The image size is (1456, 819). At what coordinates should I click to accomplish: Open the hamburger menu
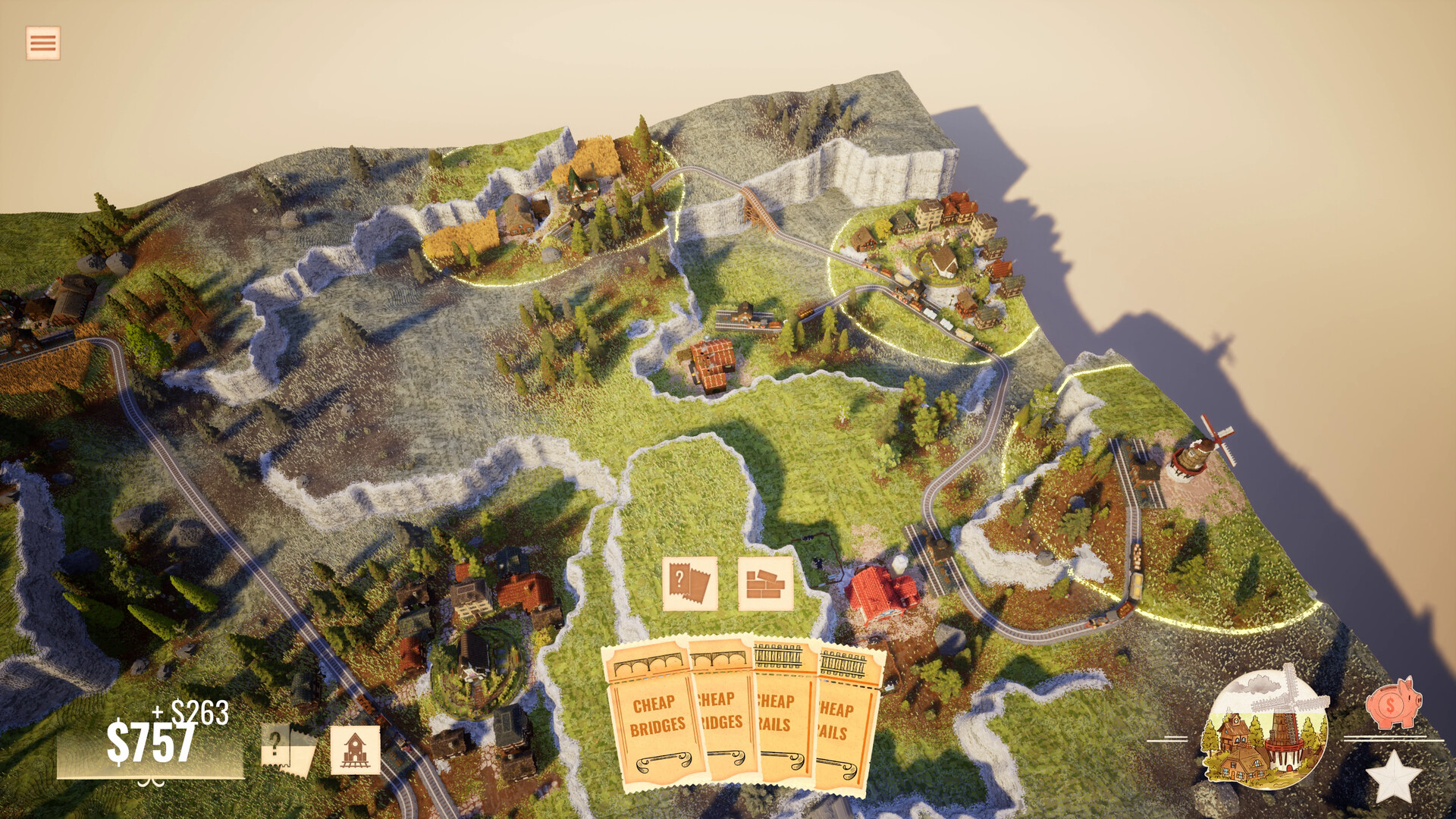[x=42, y=42]
